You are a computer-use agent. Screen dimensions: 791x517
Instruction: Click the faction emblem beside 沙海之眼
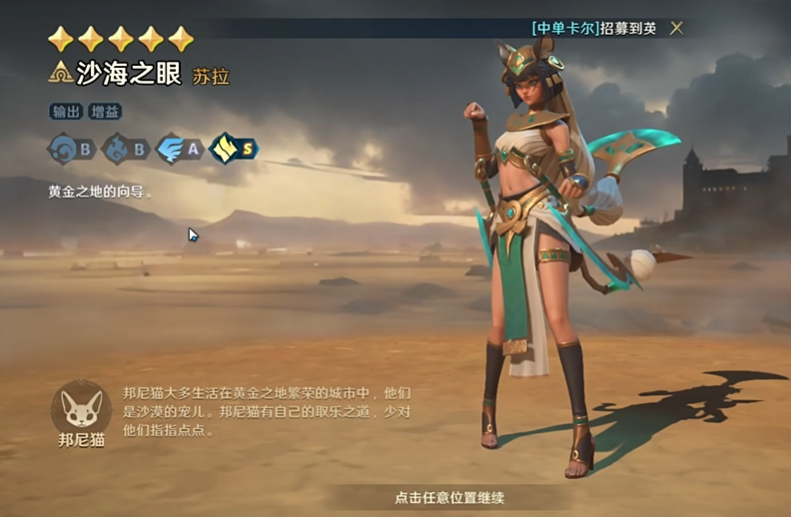point(60,72)
